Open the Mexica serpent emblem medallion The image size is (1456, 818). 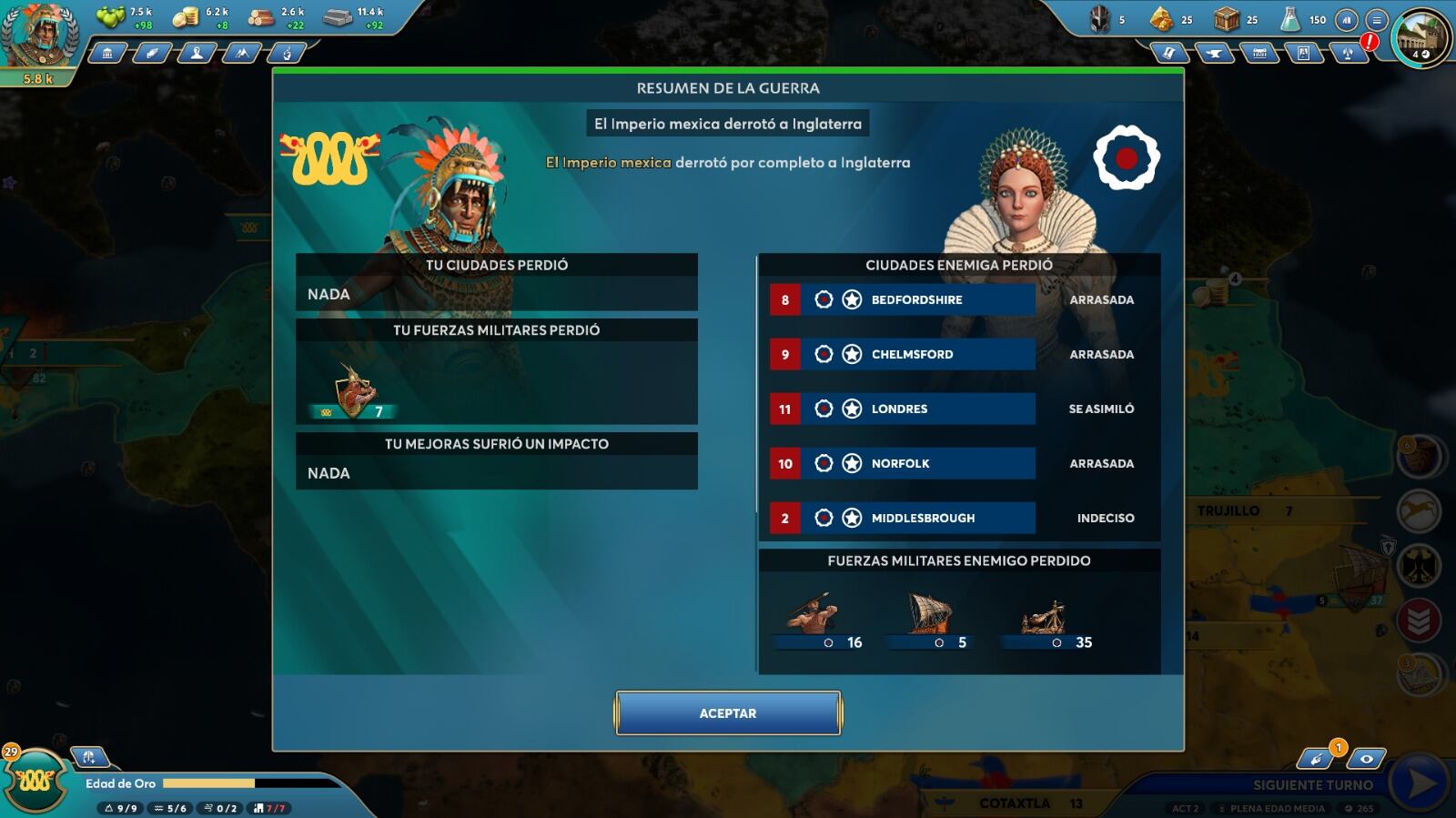pos(36,781)
